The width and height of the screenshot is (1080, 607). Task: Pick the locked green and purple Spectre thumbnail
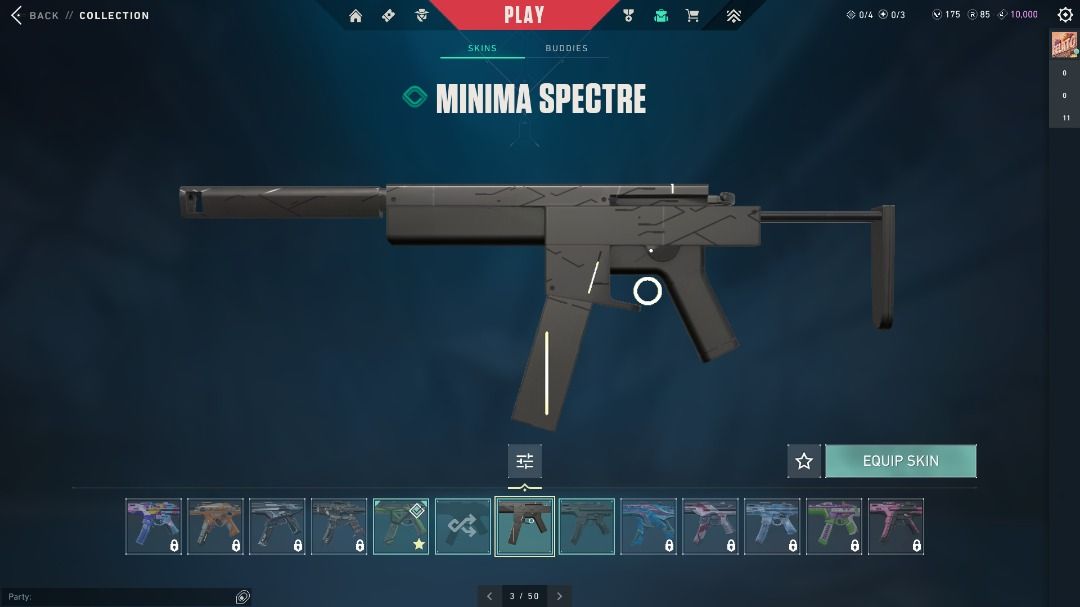(834, 526)
